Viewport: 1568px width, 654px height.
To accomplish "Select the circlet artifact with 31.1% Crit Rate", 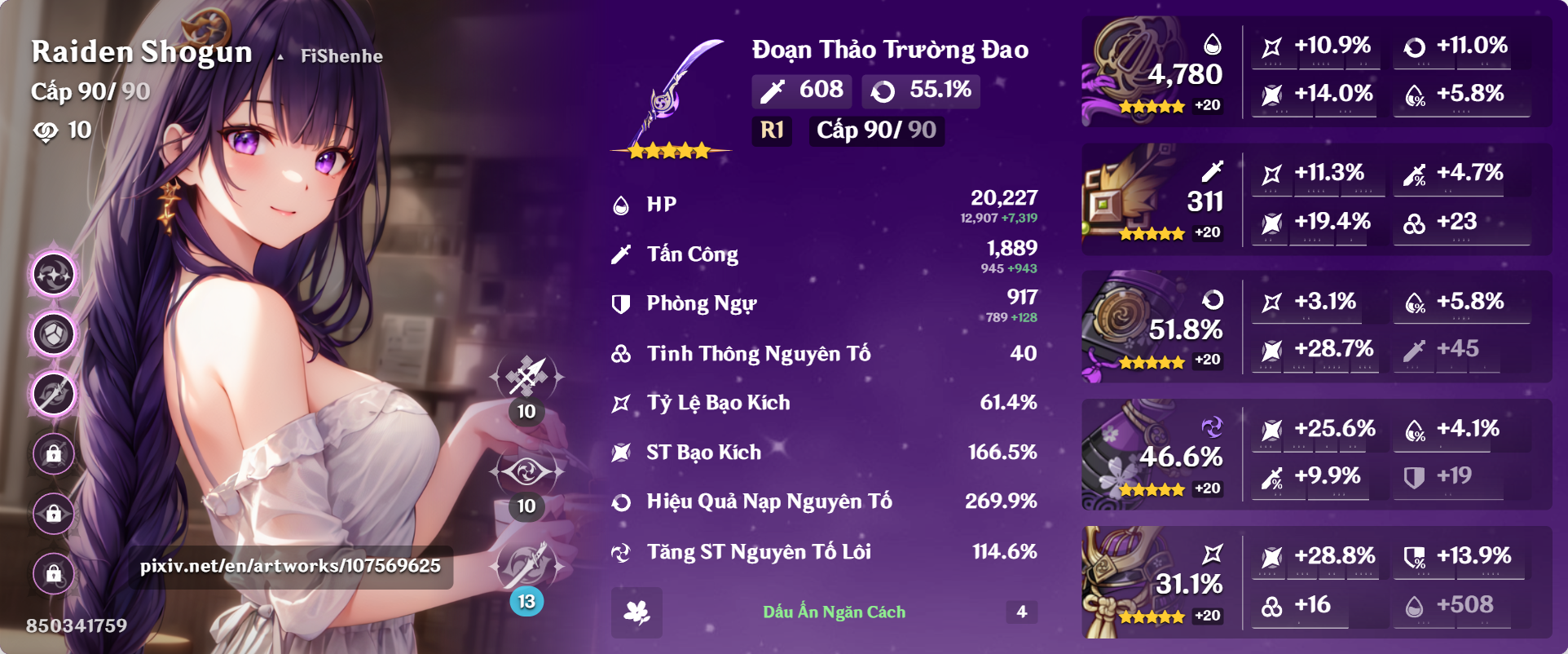I will coord(1141,581).
